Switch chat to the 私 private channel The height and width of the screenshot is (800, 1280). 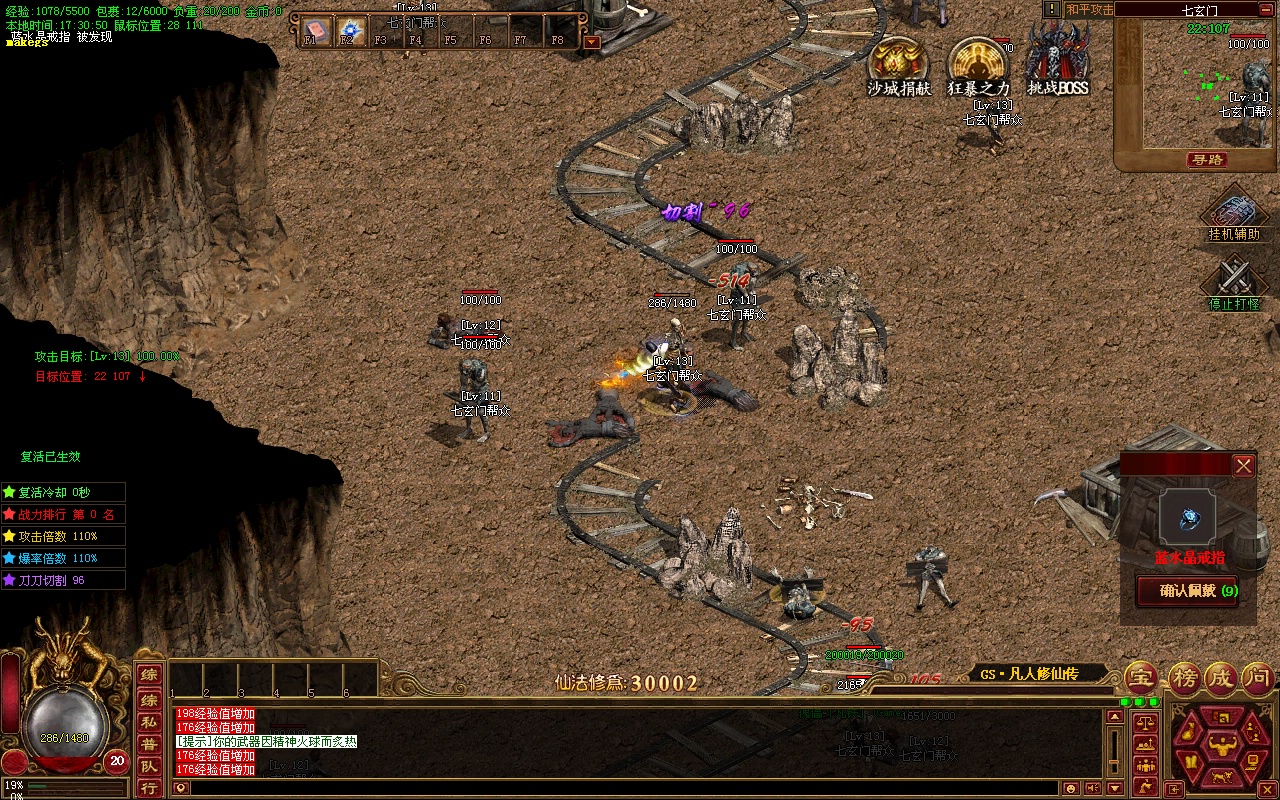pos(148,722)
